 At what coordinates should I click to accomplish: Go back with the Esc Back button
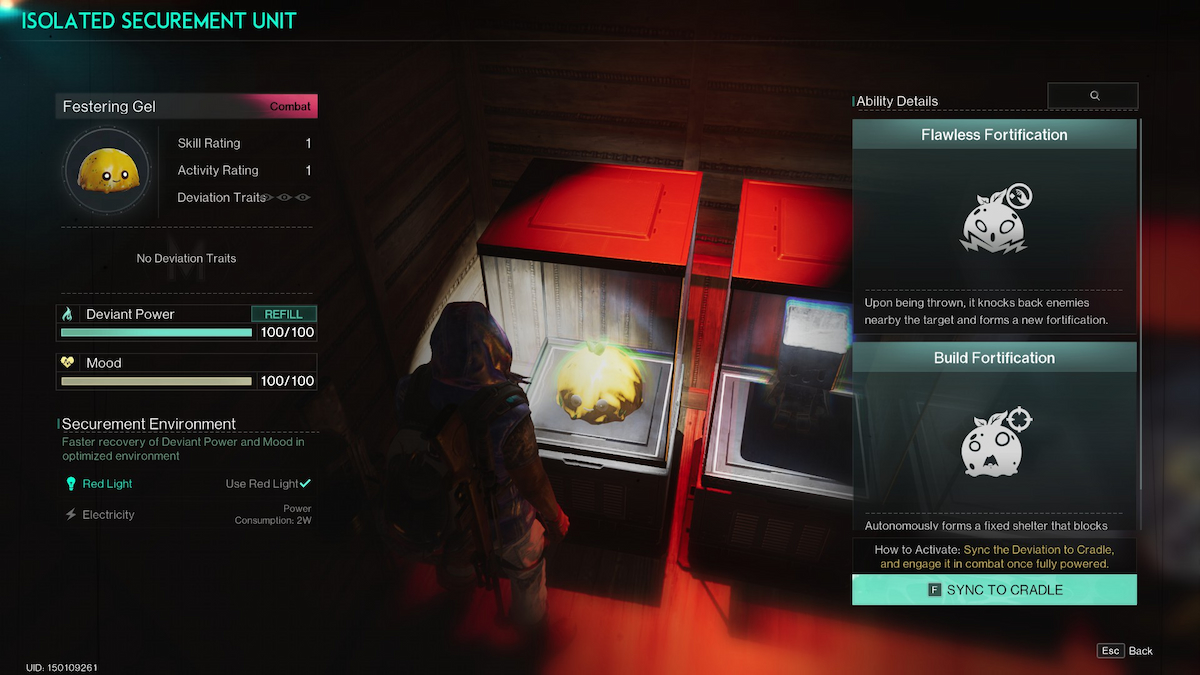[1125, 651]
